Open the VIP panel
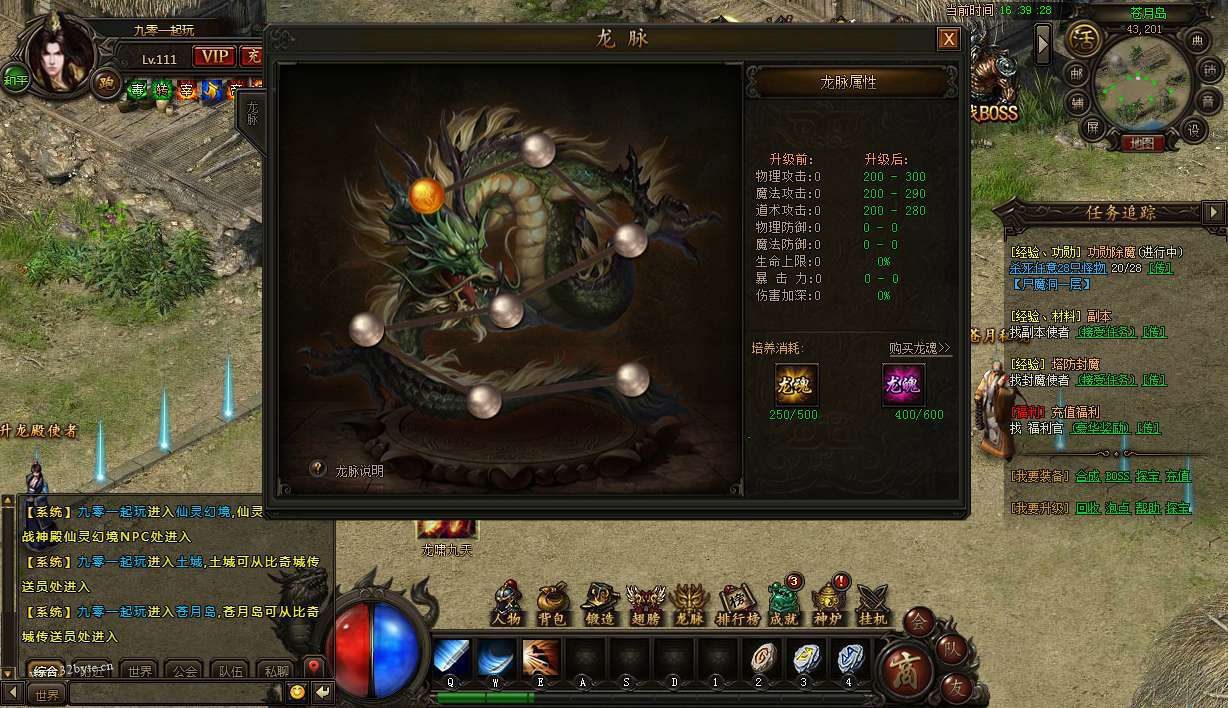Viewport: 1228px width, 708px height. coord(213,56)
